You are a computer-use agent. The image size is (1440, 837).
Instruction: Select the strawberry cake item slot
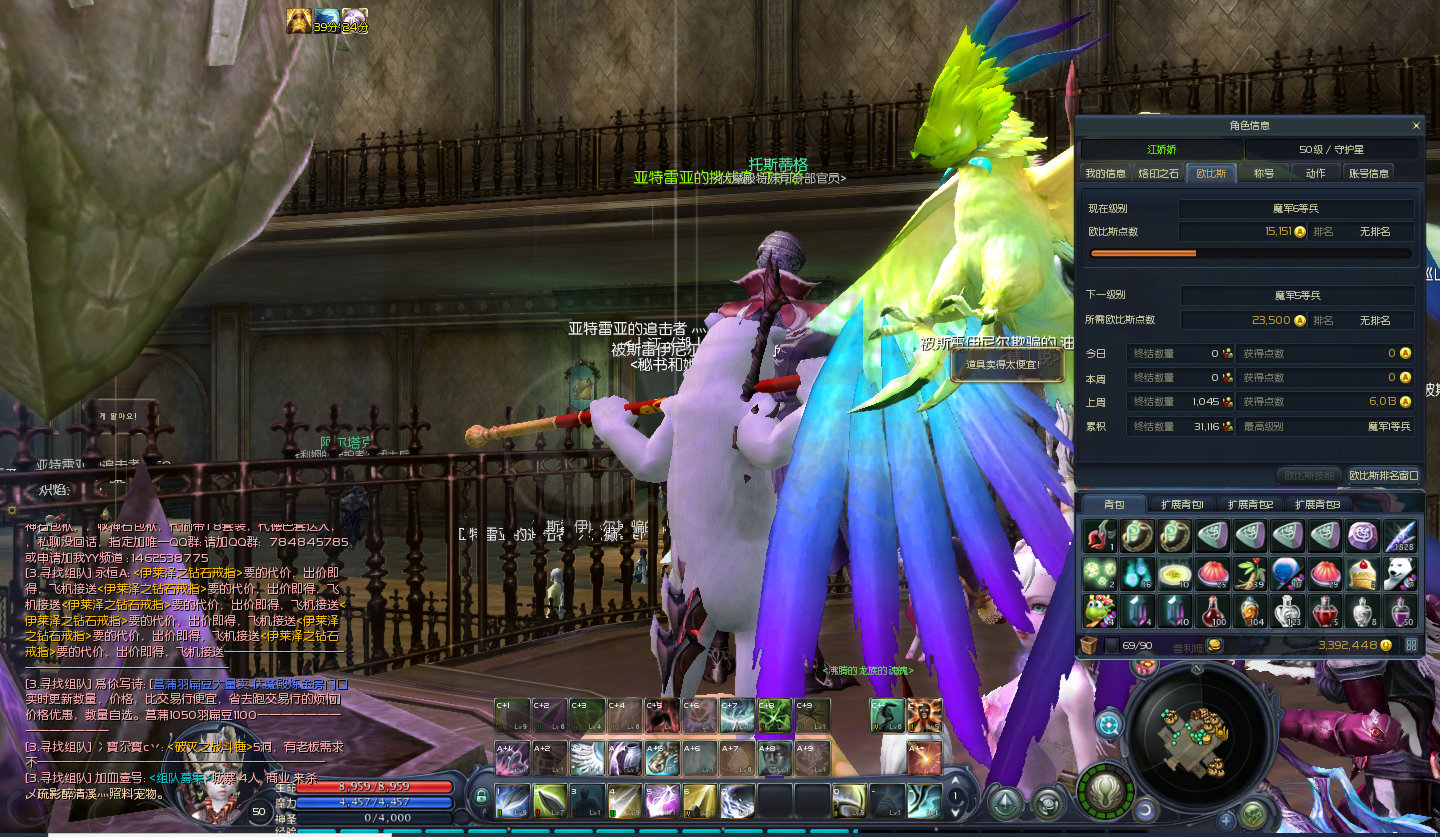[1362, 573]
